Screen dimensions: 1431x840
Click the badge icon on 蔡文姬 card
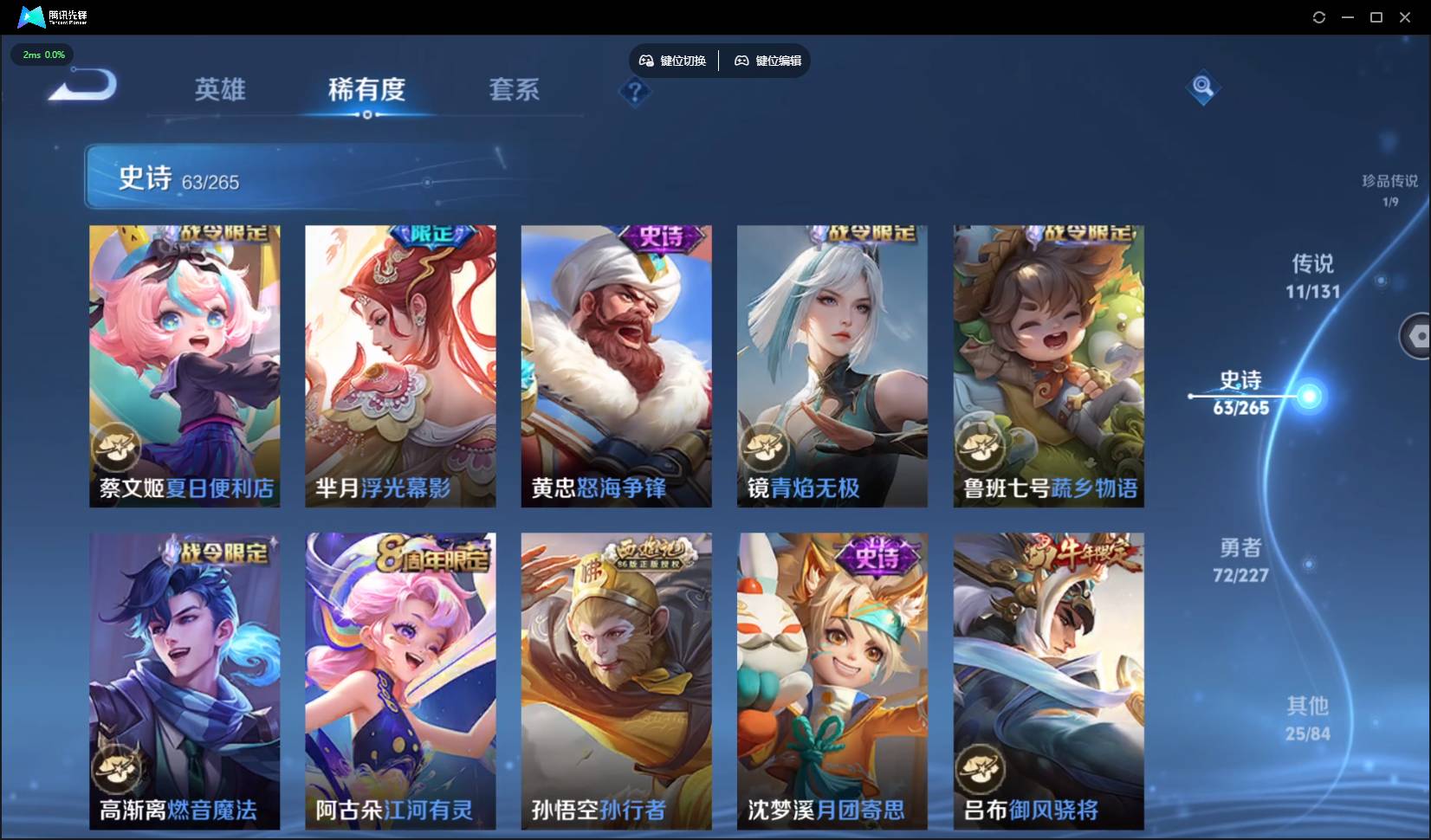tap(118, 448)
